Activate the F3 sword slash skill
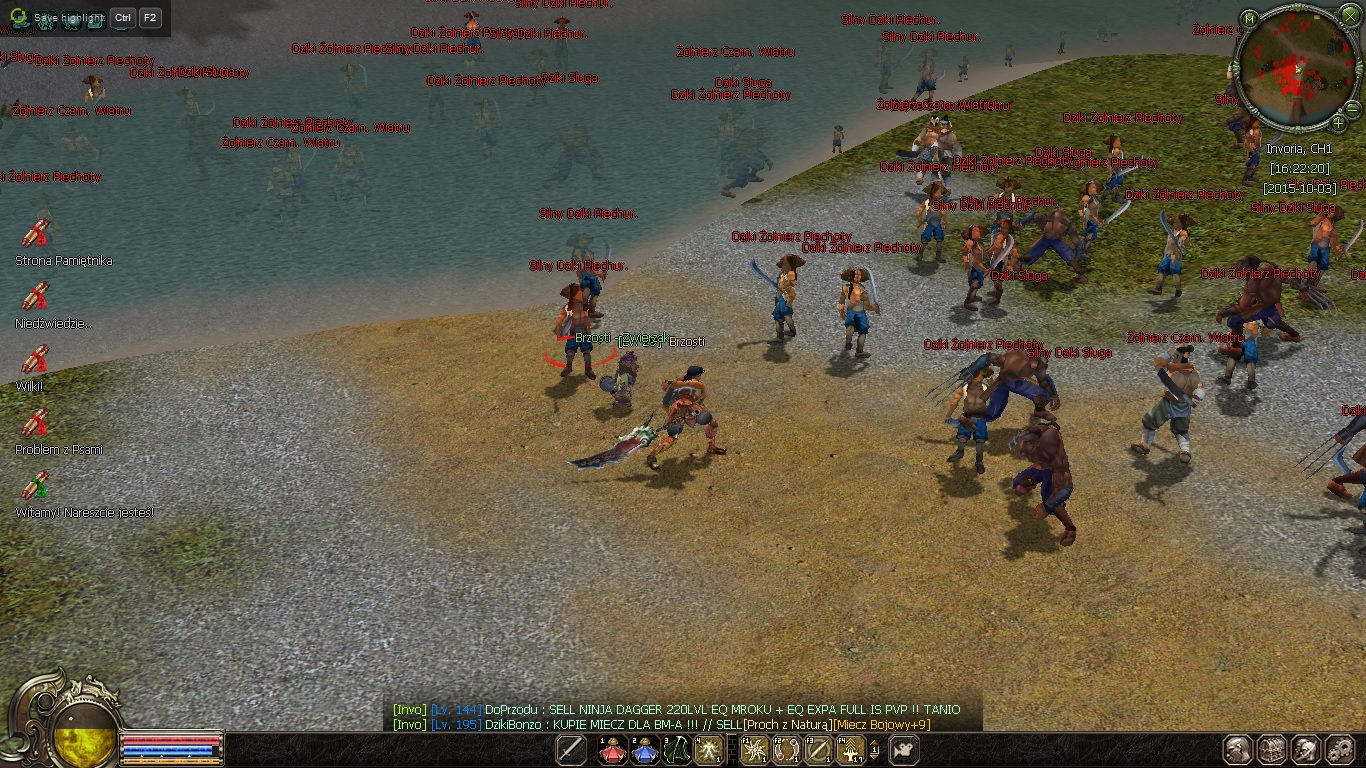The height and width of the screenshot is (768, 1366). click(x=818, y=749)
